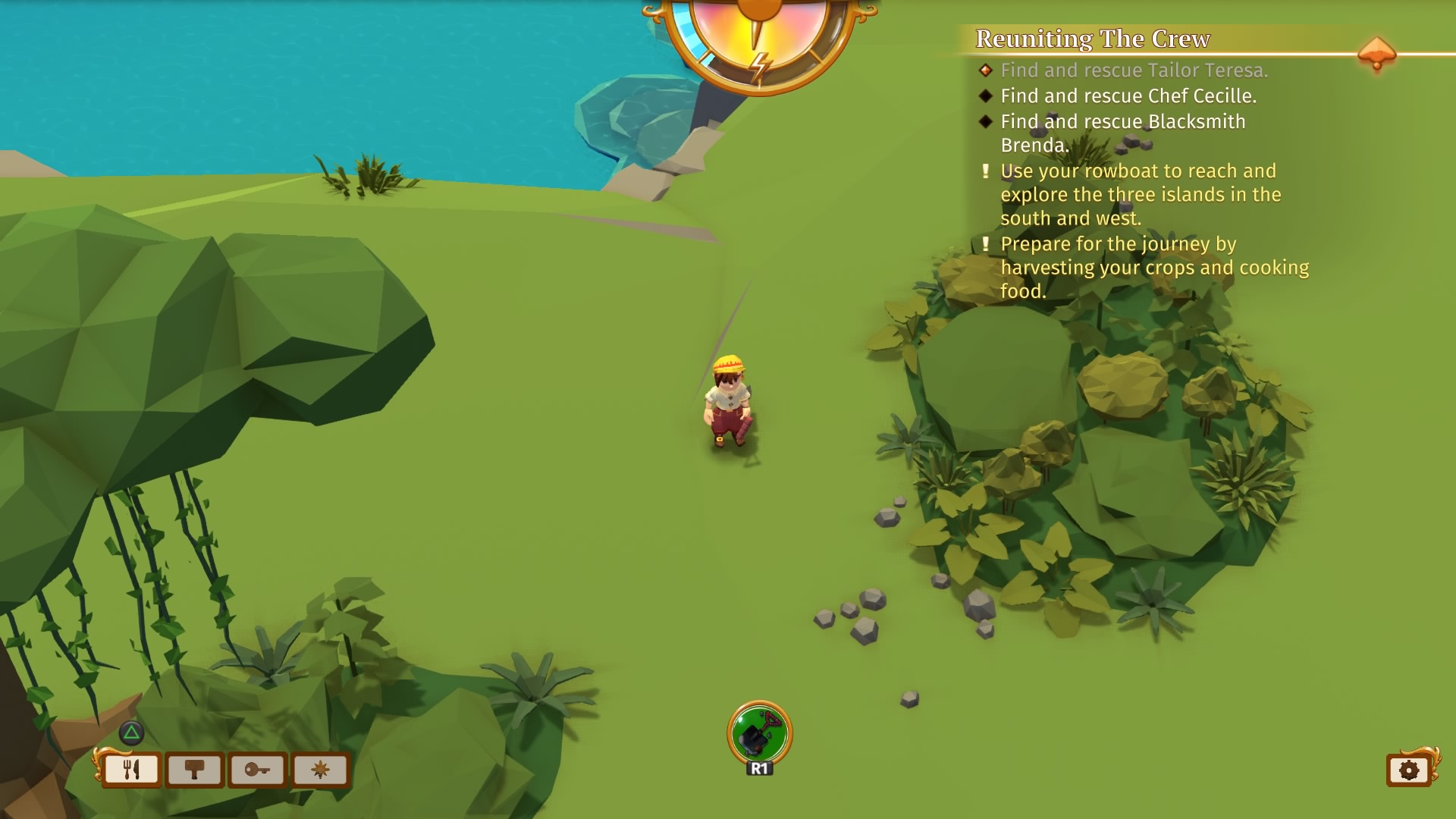Click the key quests icon
The image size is (1456, 819).
click(x=258, y=770)
